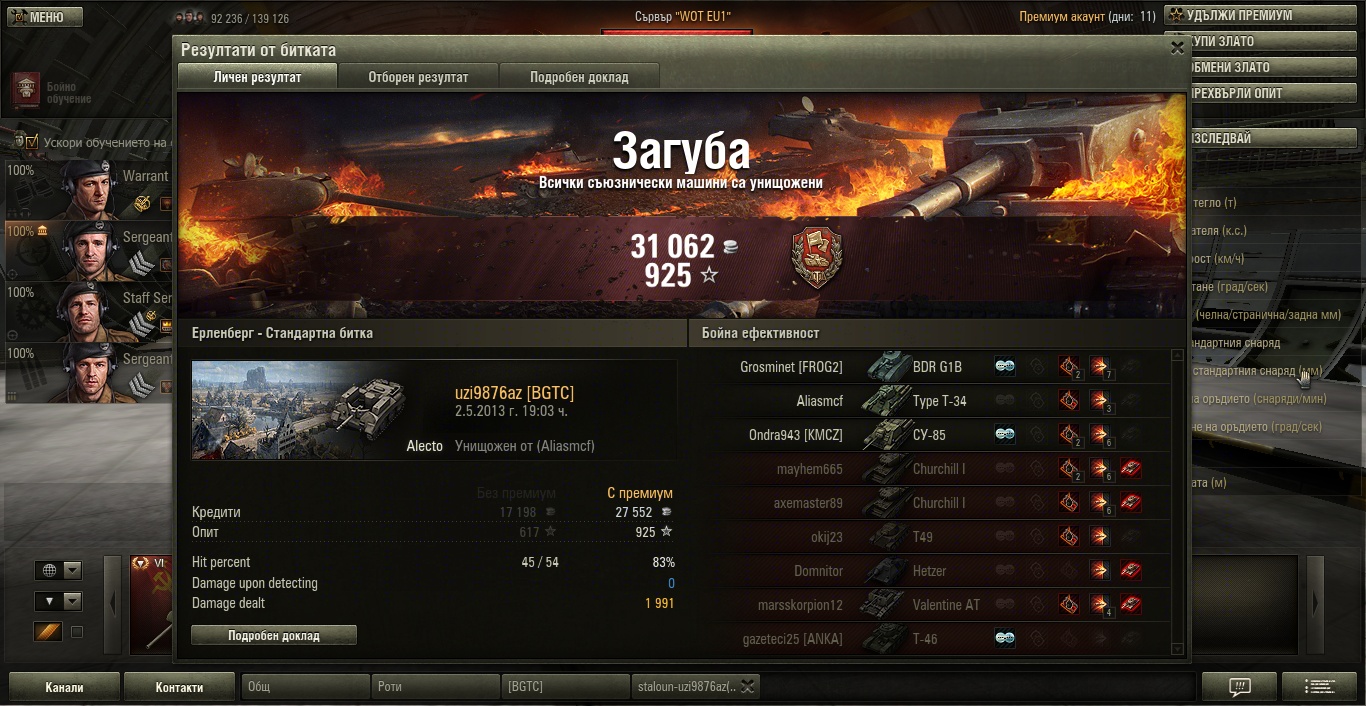Click the Подробен доклад button below stats

click(x=273, y=635)
